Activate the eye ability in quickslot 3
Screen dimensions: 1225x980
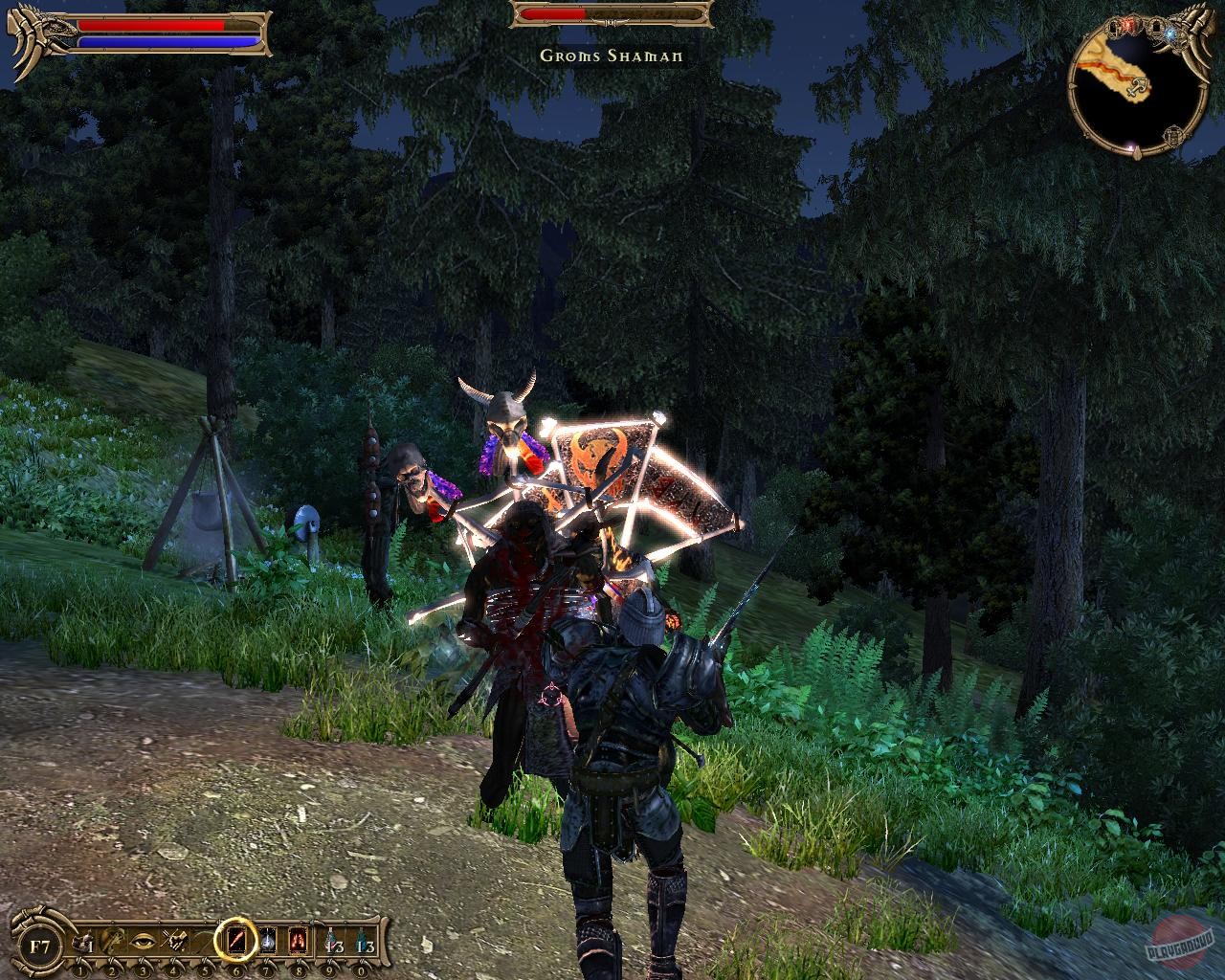[x=143, y=942]
